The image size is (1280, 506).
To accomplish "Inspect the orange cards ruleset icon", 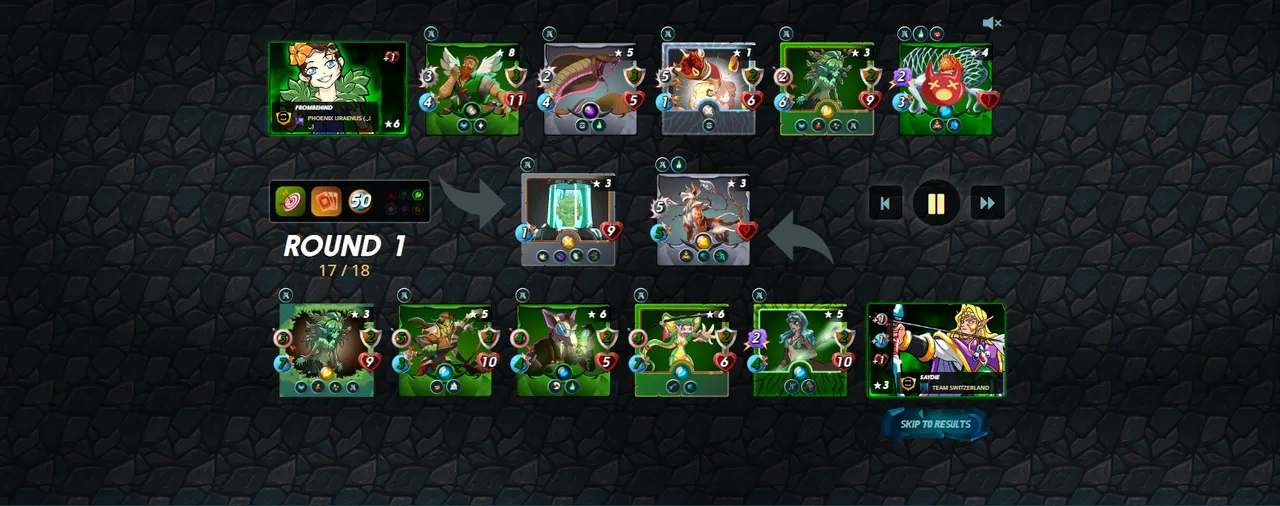I will 326,201.
